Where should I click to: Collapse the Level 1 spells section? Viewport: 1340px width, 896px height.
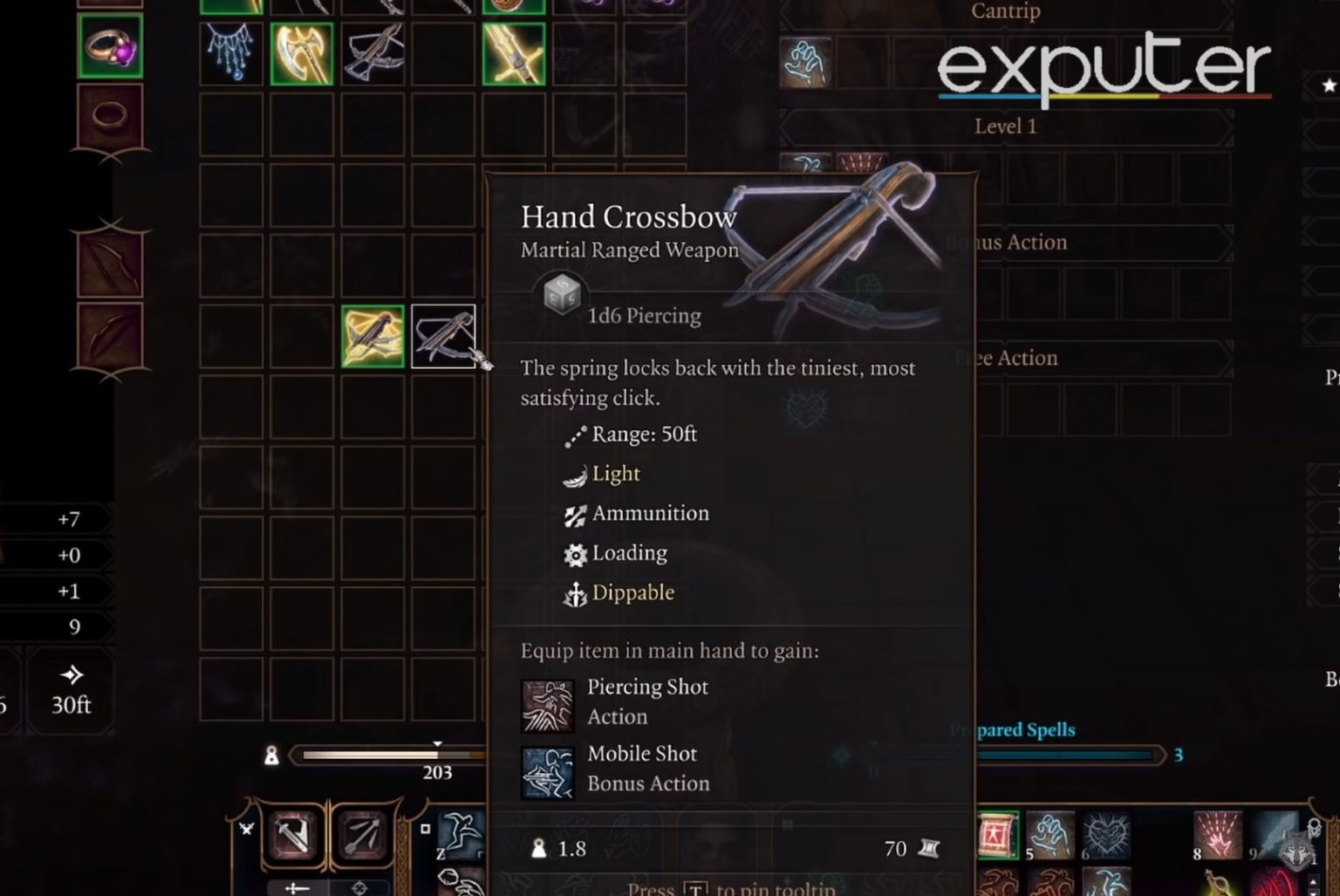pyautogui.click(x=1005, y=126)
